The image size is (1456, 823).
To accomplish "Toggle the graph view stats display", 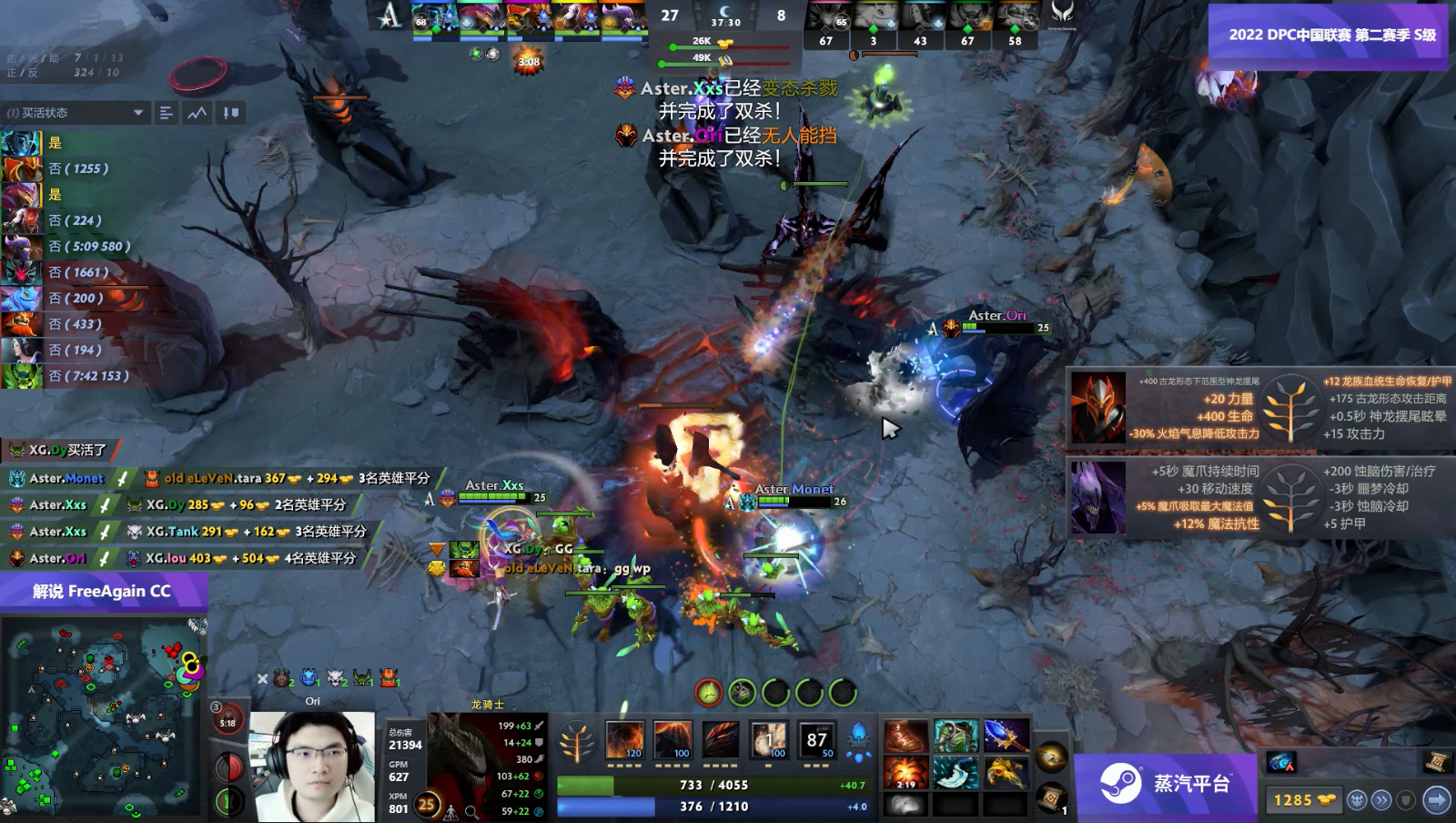I will 197,113.
